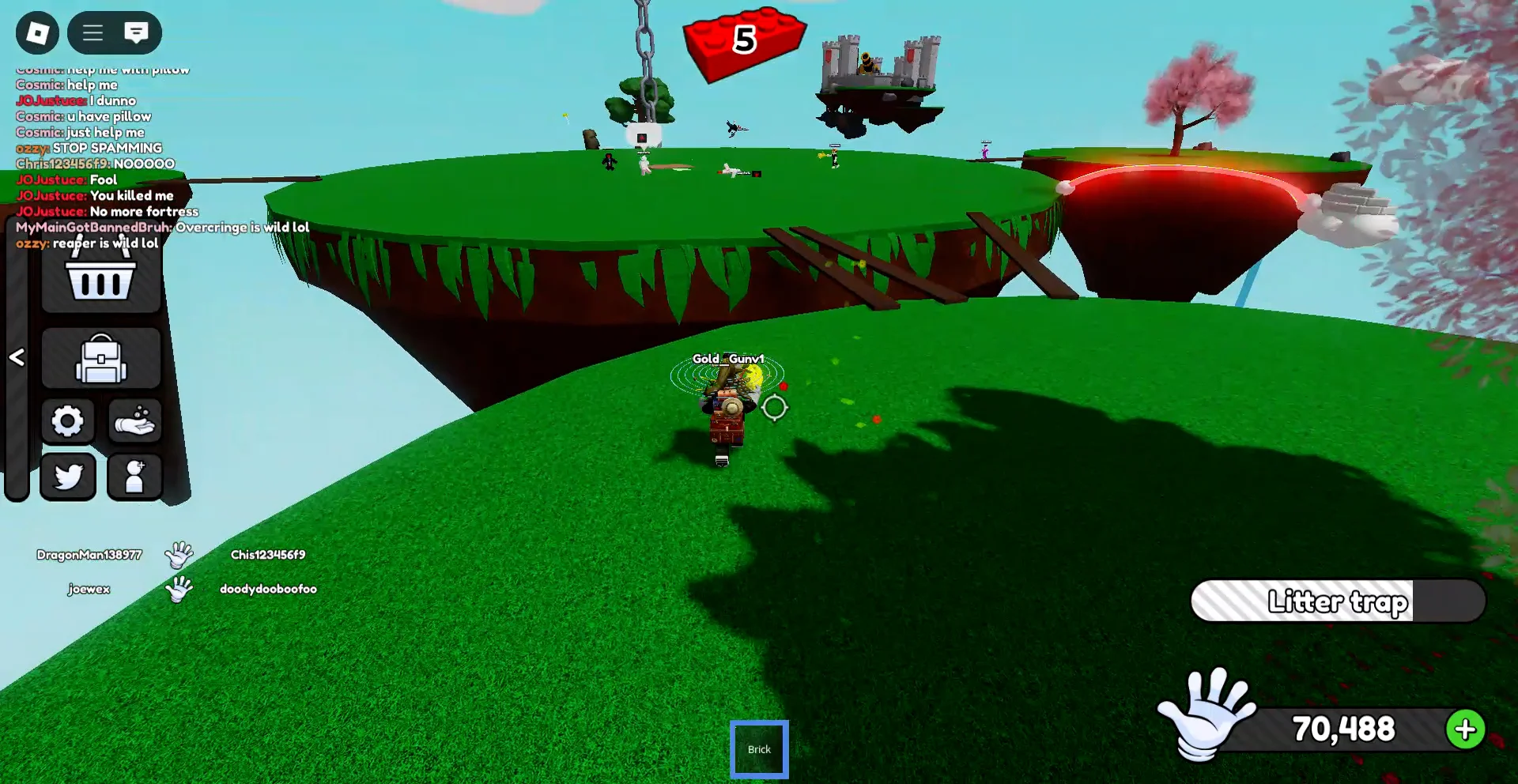Collapse the left sidebar with the chevron
This screenshot has width=1518, height=784.
tap(17, 358)
